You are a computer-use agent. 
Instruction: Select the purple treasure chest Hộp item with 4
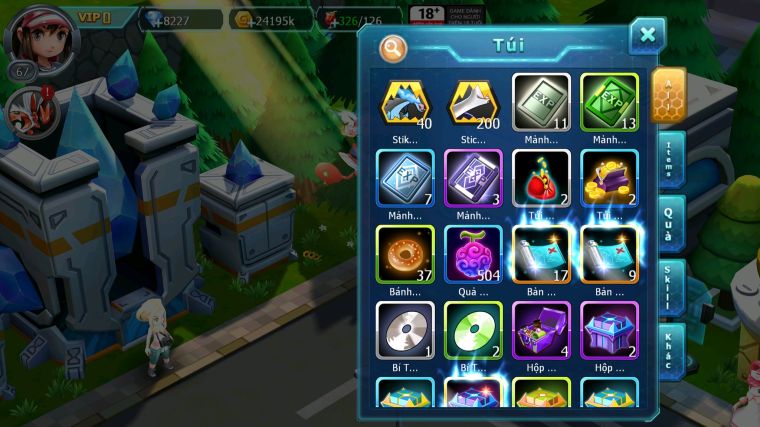point(541,330)
